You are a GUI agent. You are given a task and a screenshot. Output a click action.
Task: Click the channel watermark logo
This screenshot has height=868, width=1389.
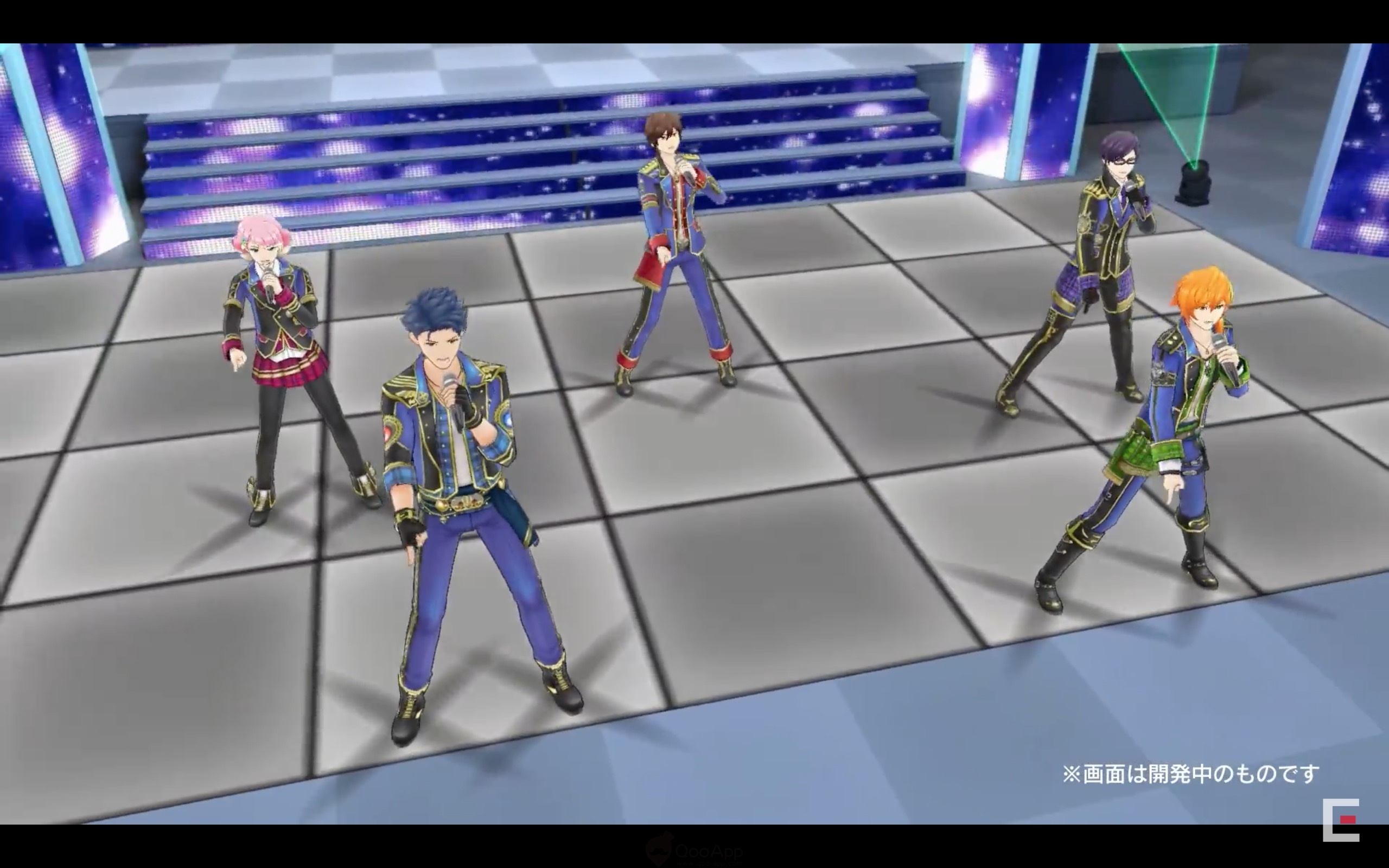click(1340, 820)
